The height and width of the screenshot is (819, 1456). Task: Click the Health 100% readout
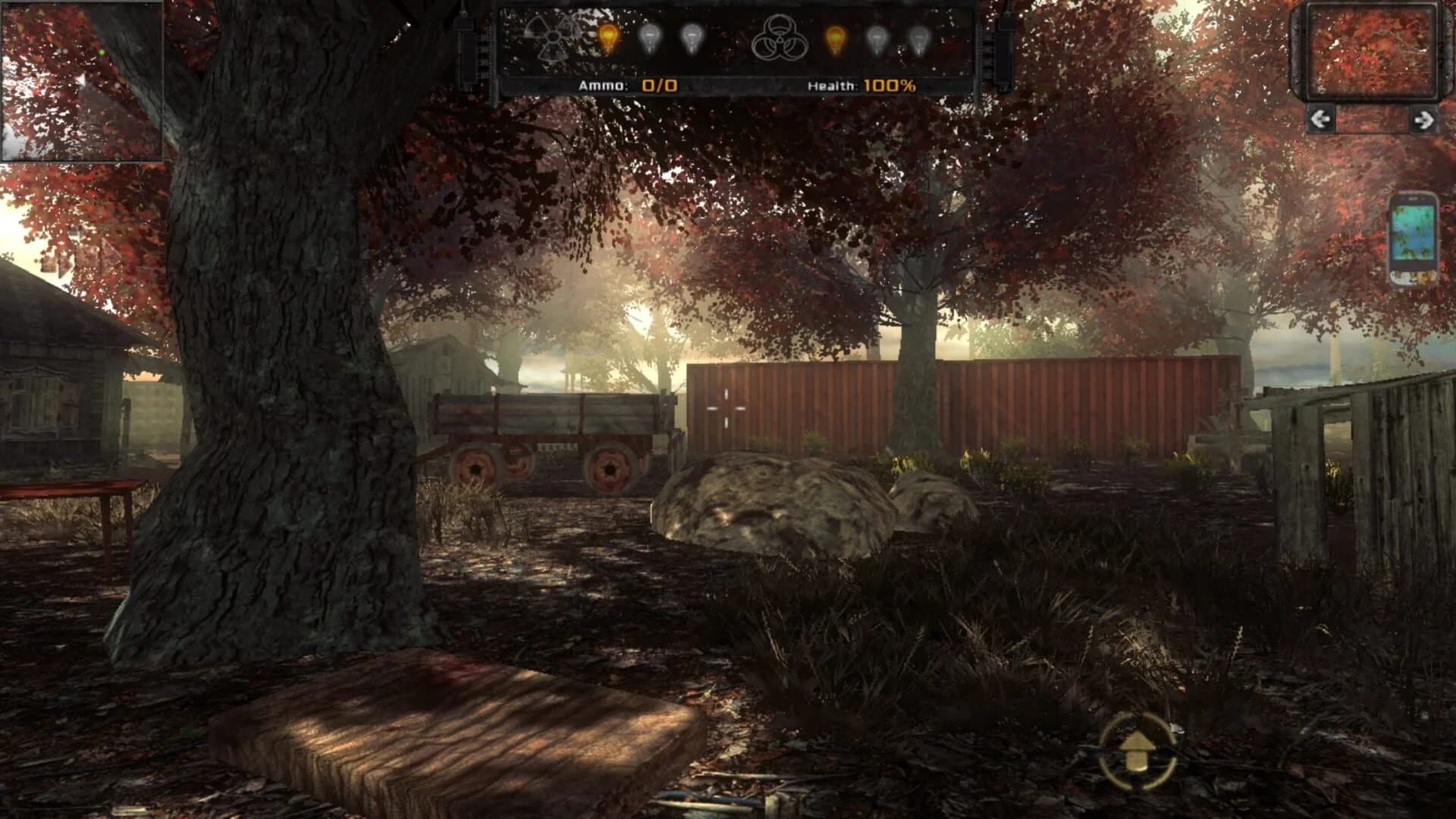point(891,86)
